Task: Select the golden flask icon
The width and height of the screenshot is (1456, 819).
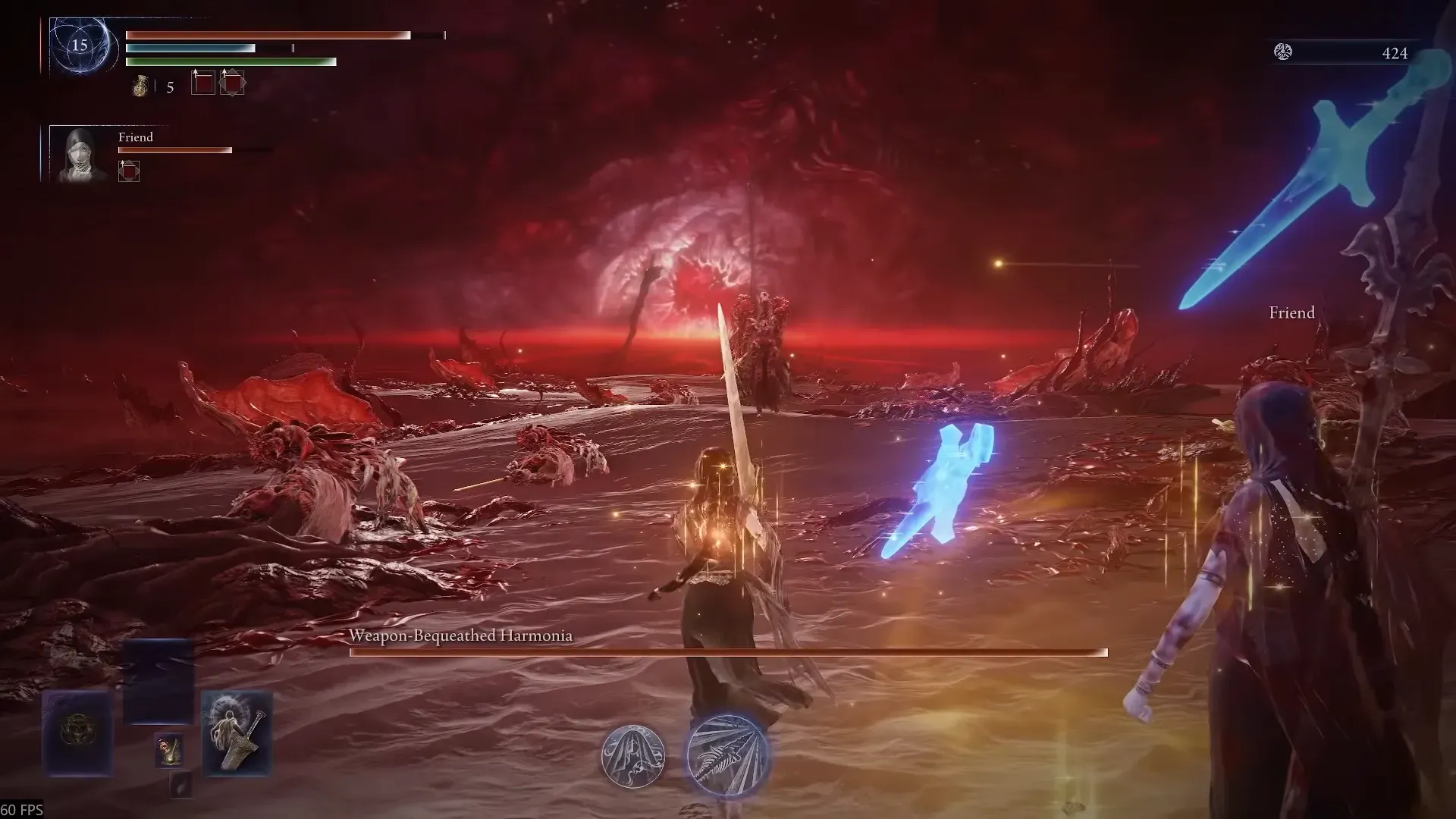Action: click(140, 86)
